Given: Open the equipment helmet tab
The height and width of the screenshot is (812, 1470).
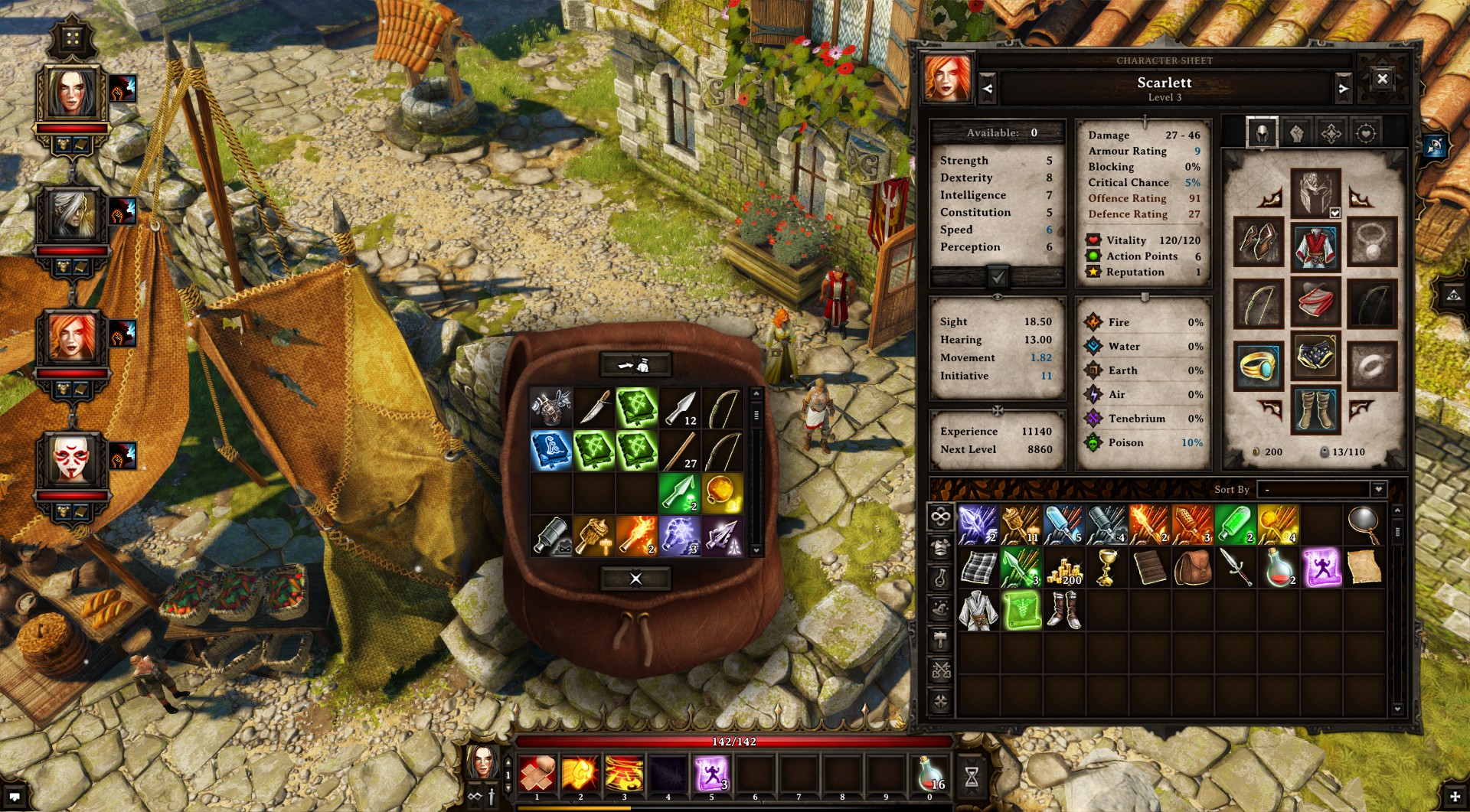Looking at the screenshot, I should pos(1262,133).
